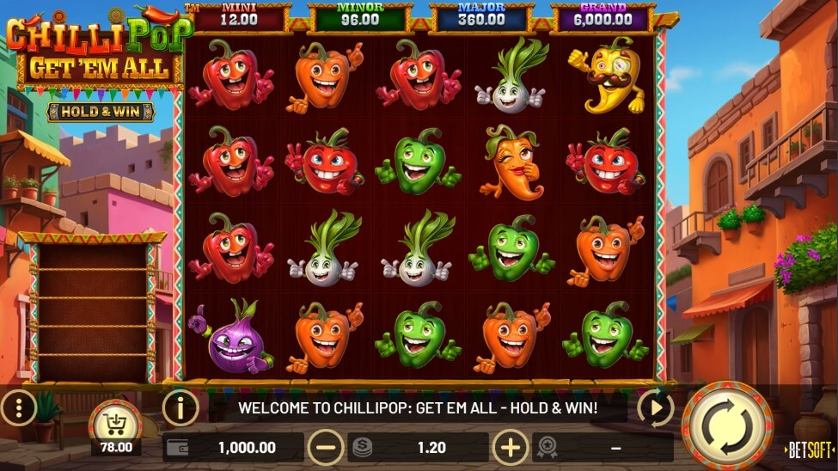Spin the reels with the big round button
Viewport: 838px width, 471px height.
728,426
